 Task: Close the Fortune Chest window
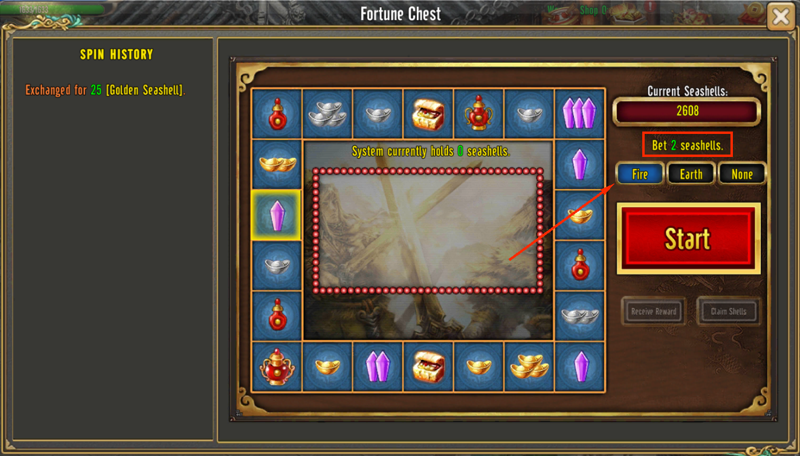781,17
